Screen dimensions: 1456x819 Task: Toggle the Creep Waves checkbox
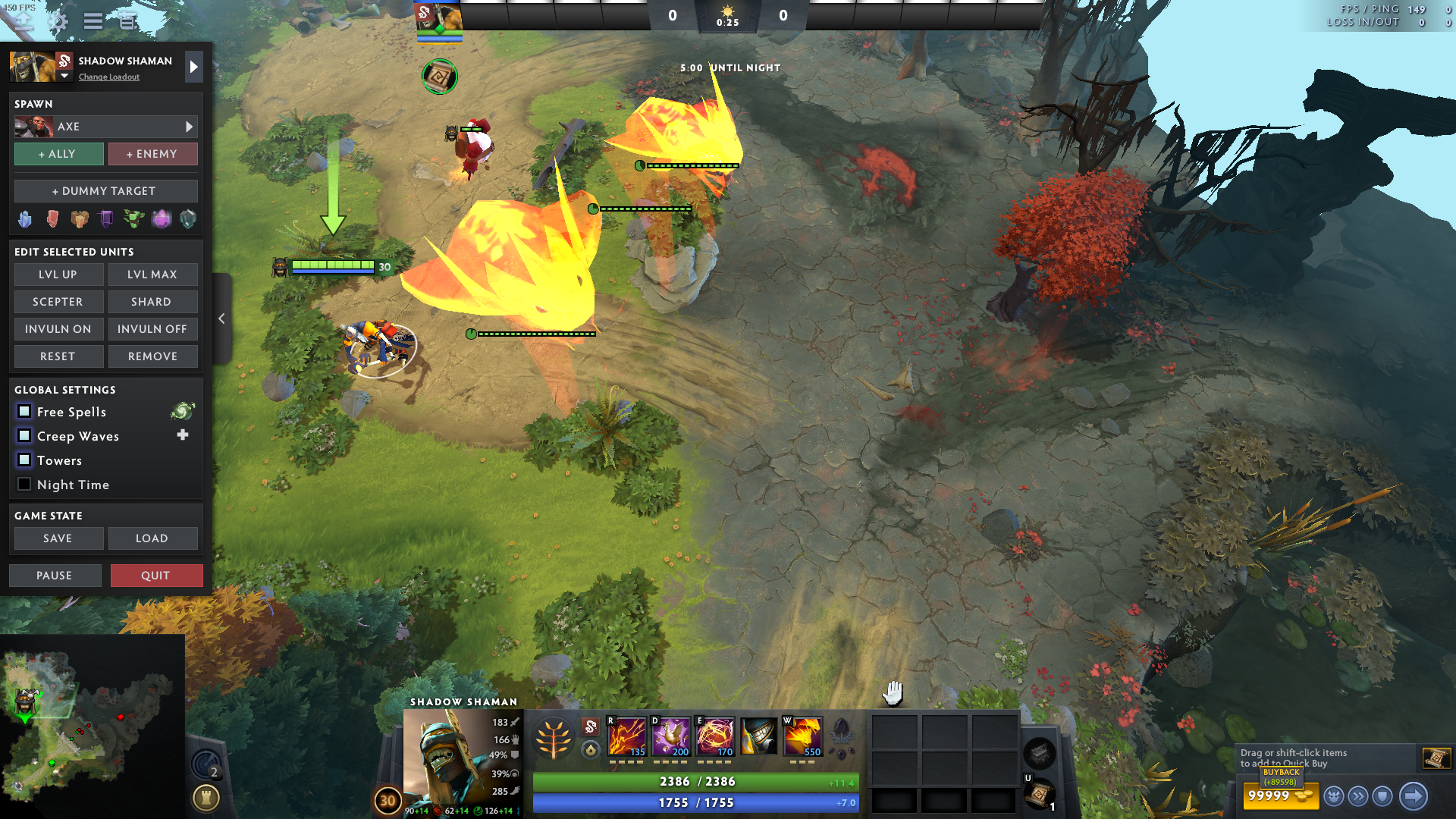coord(24,436)
